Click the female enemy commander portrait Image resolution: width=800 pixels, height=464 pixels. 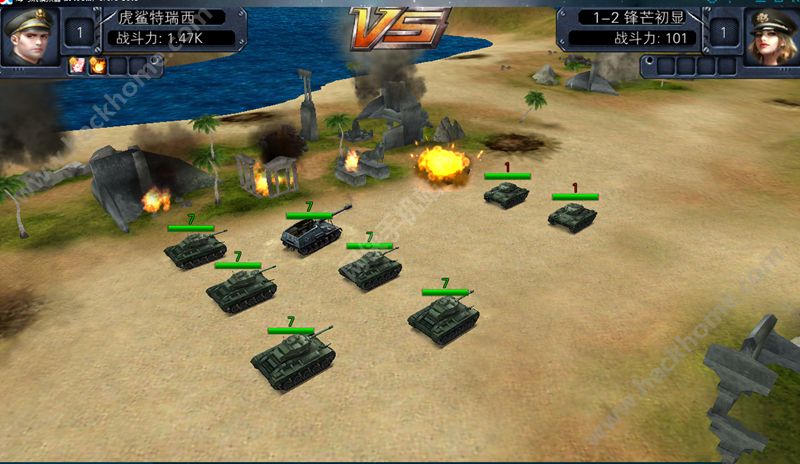click(x=772, y=36)
